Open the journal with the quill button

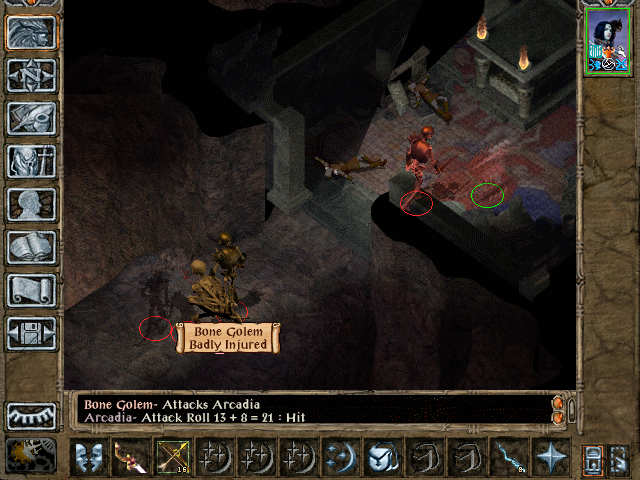[x=31, y=117]
